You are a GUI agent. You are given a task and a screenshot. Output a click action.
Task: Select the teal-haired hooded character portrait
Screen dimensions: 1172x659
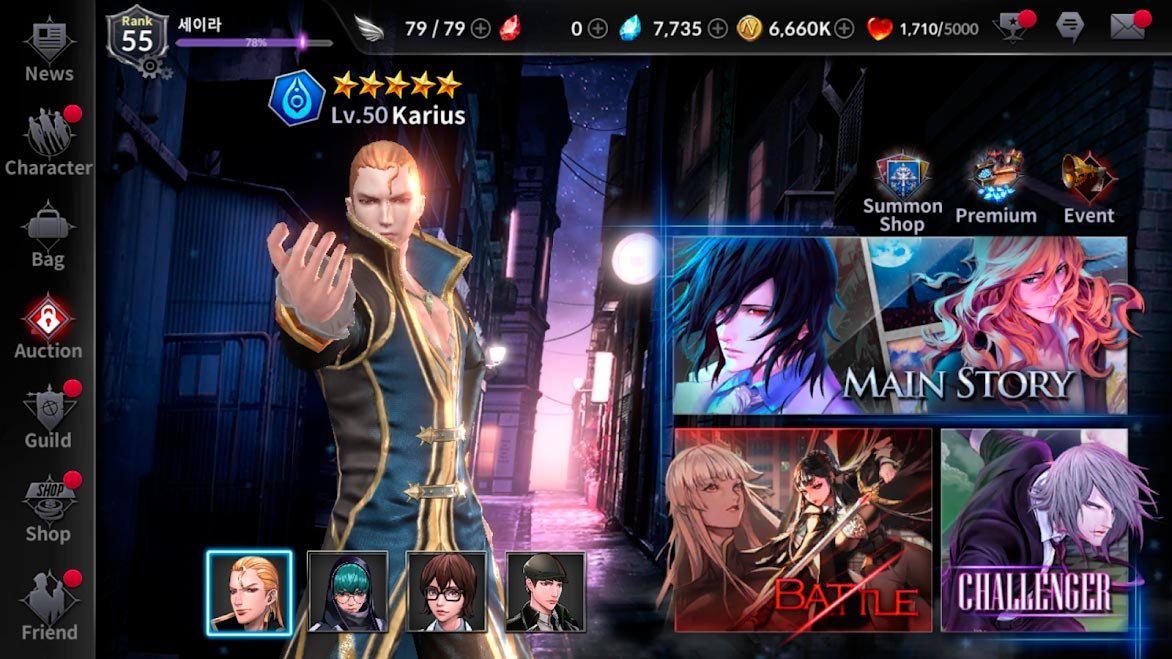[347, 592]
